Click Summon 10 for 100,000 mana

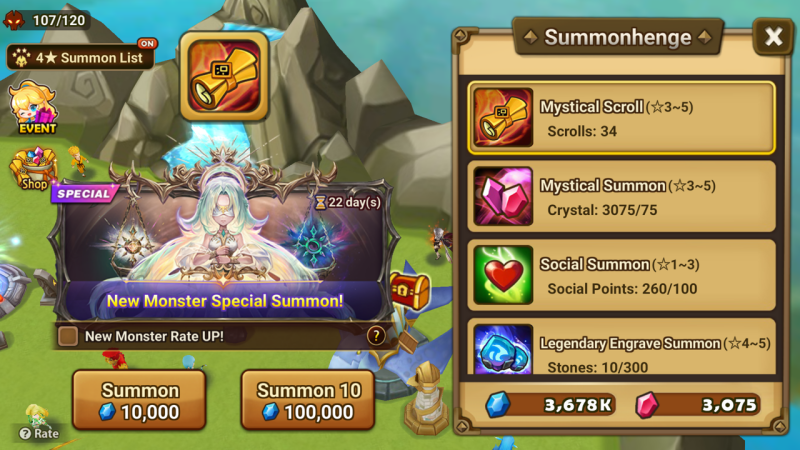click(308, 400)
